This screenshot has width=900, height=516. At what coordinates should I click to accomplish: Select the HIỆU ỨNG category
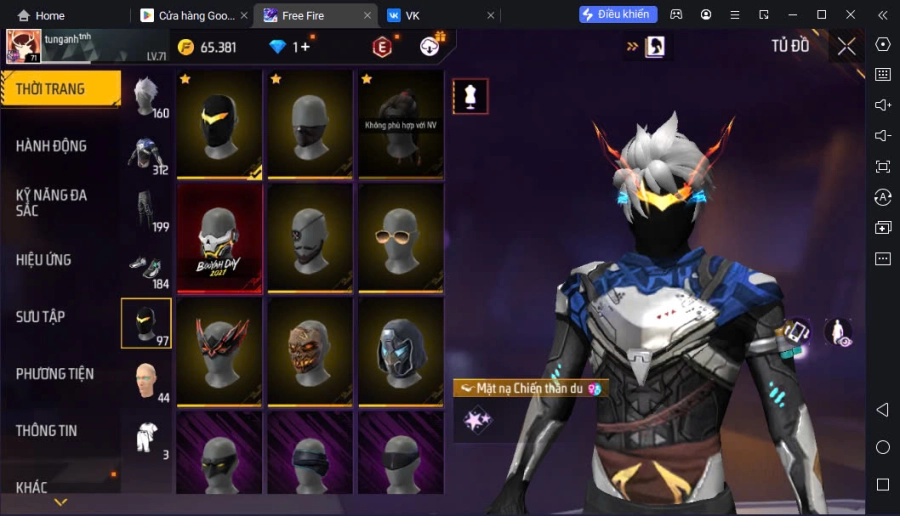pos(60,260)
